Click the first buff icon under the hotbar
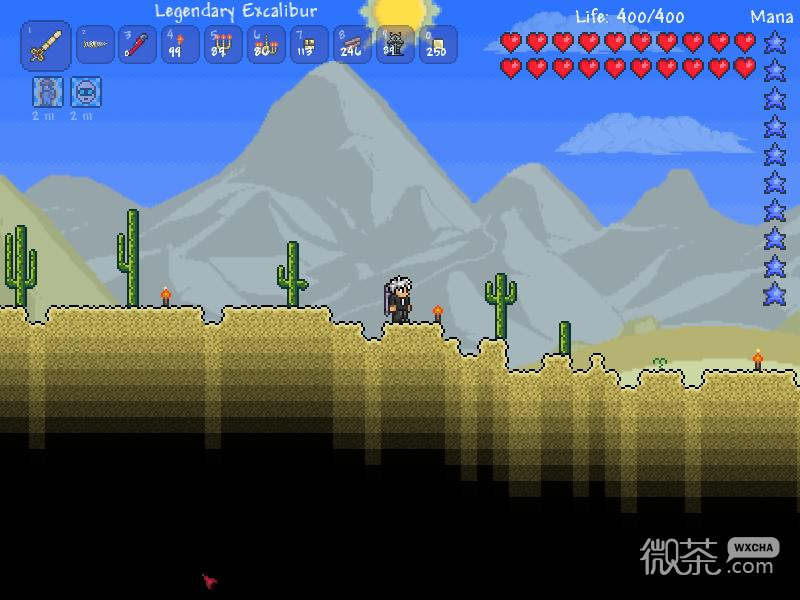This screenshot has height=600, width=800. [48, 93]
